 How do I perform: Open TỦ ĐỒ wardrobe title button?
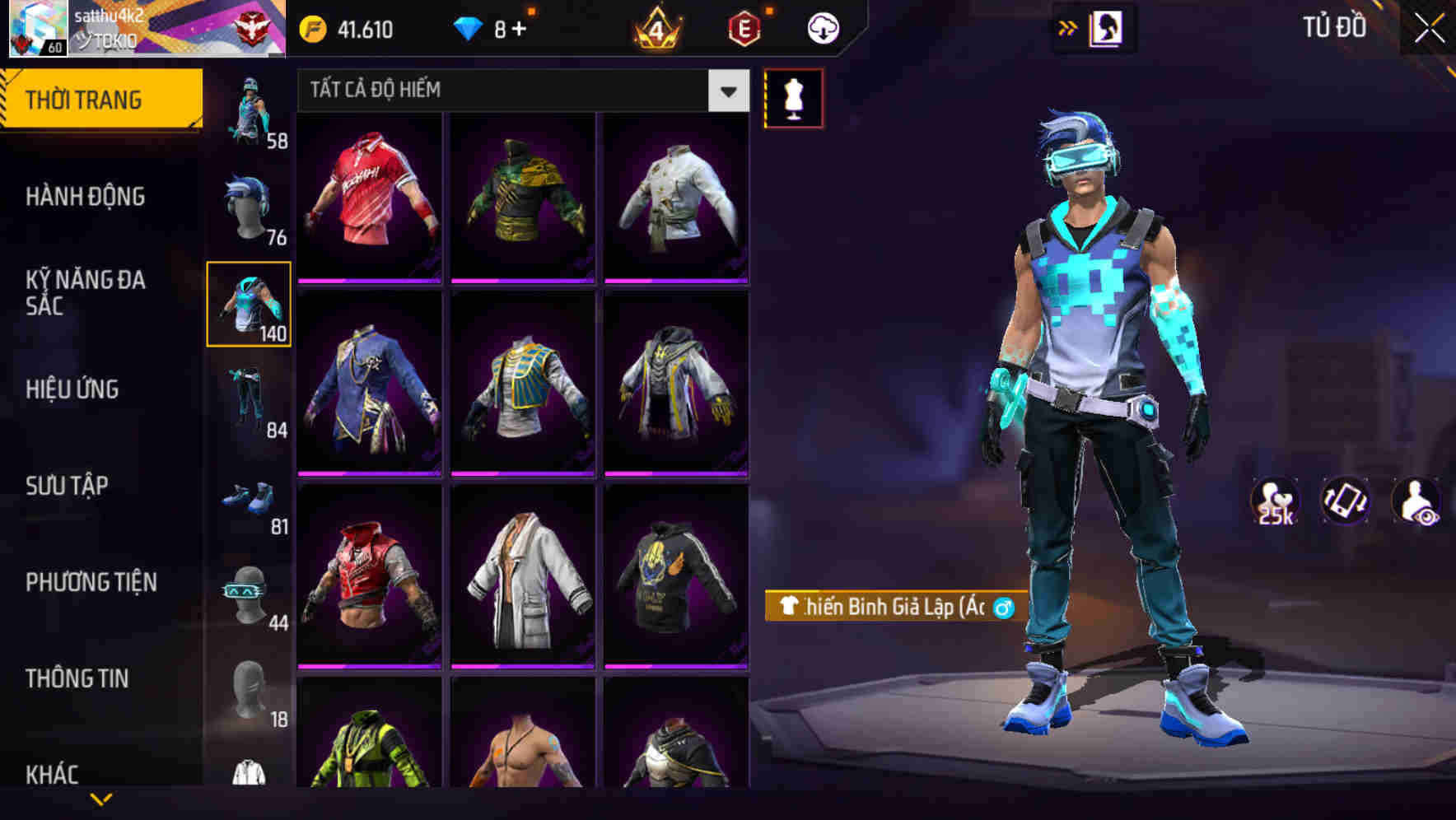click(x=1334, y=27)
